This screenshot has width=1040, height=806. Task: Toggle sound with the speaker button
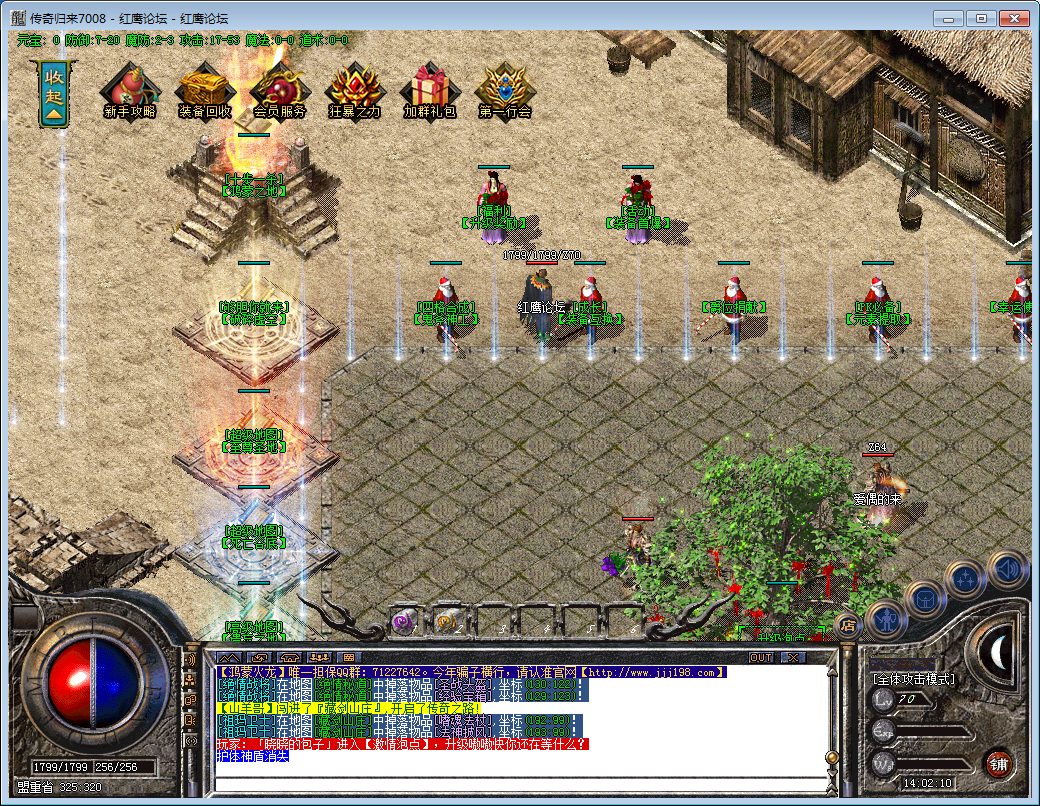[1006, 568]
